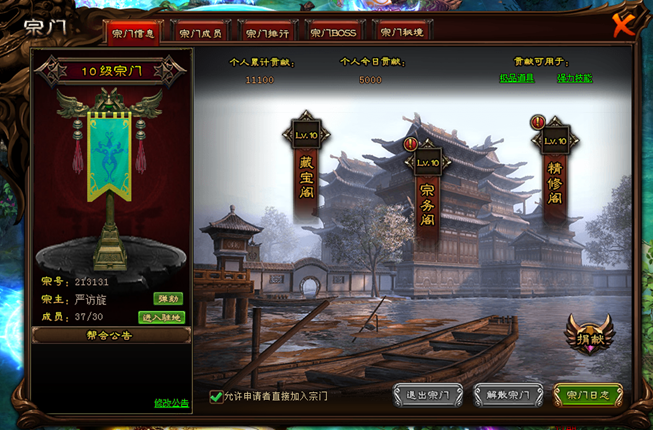Open the 宗门秘境 tab
This screenshot has width=653, height=430.
(x=401, y=32)
